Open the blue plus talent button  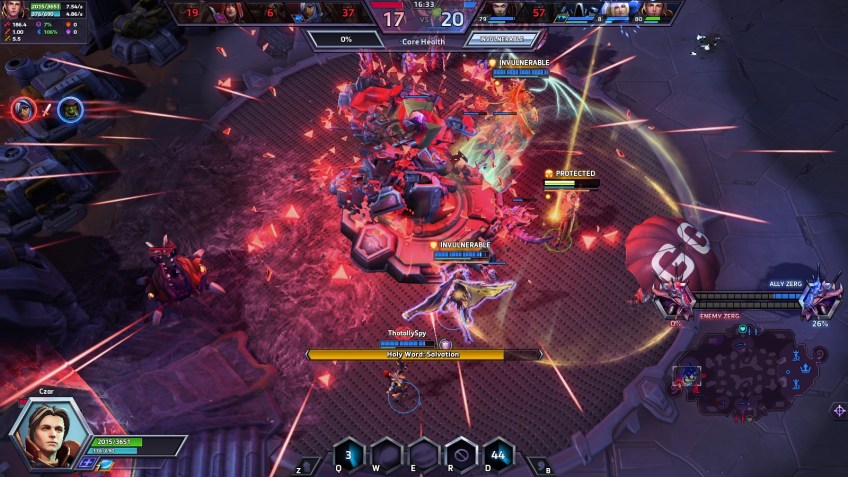(x=87, y=464)
